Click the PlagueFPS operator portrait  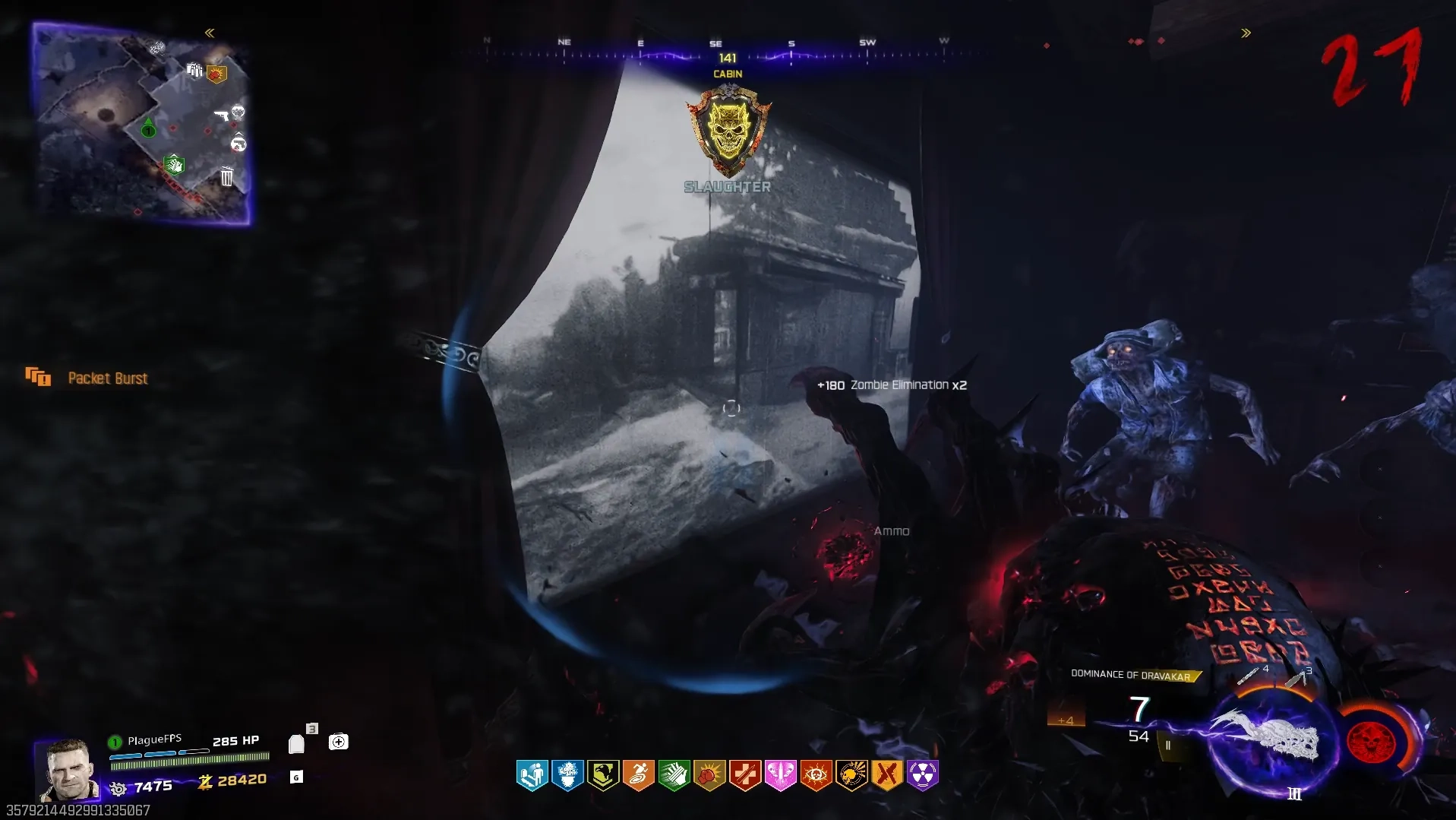click(68, 769)
